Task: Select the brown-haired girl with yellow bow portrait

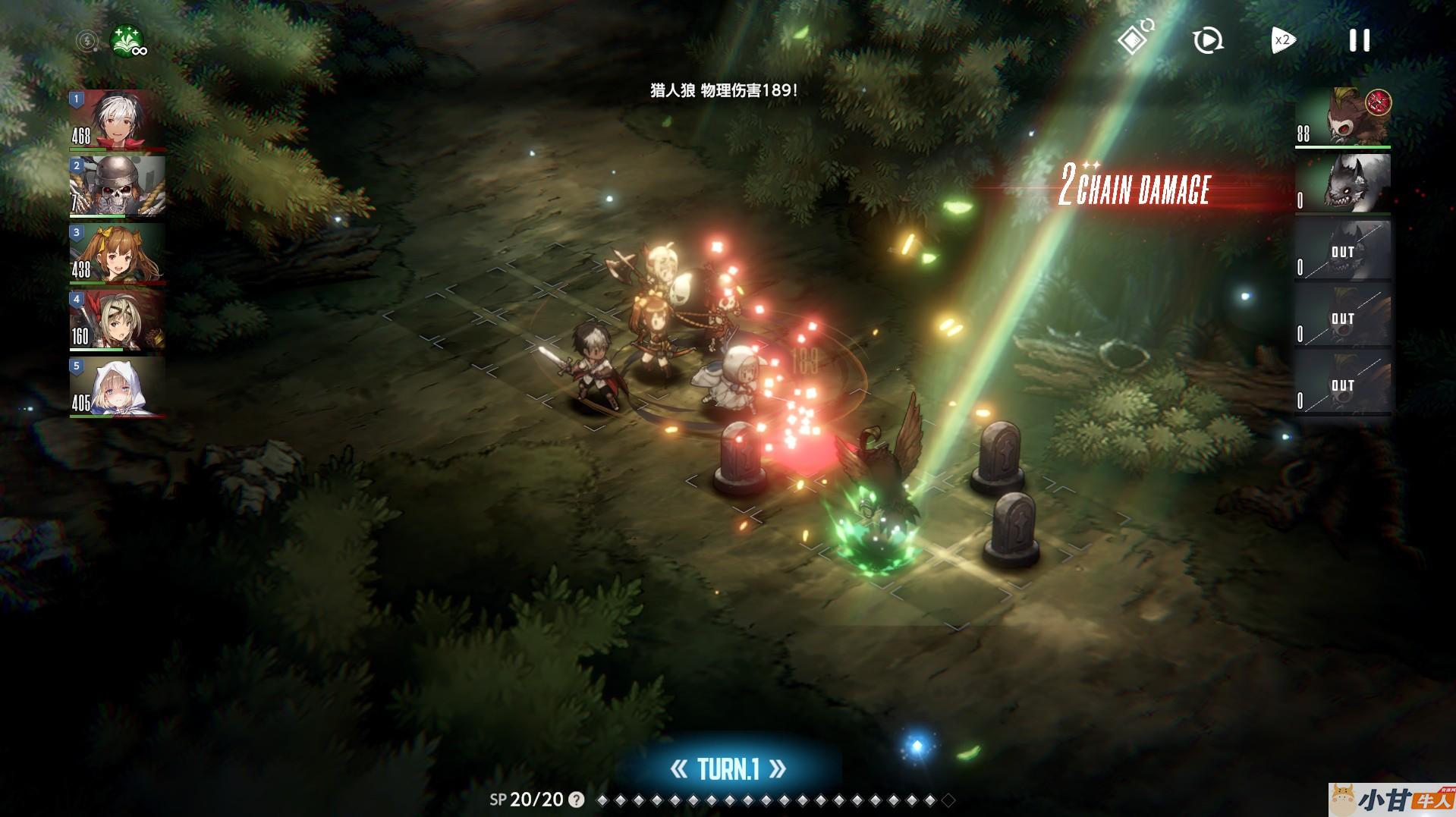Action: tap(118, 253)
